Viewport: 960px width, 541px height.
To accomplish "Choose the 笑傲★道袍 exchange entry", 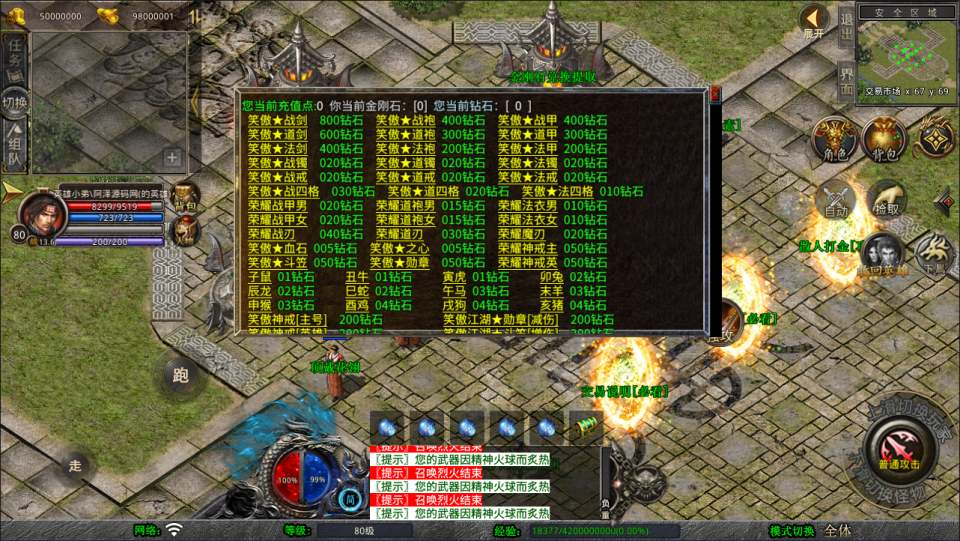I will pos(405,135).
